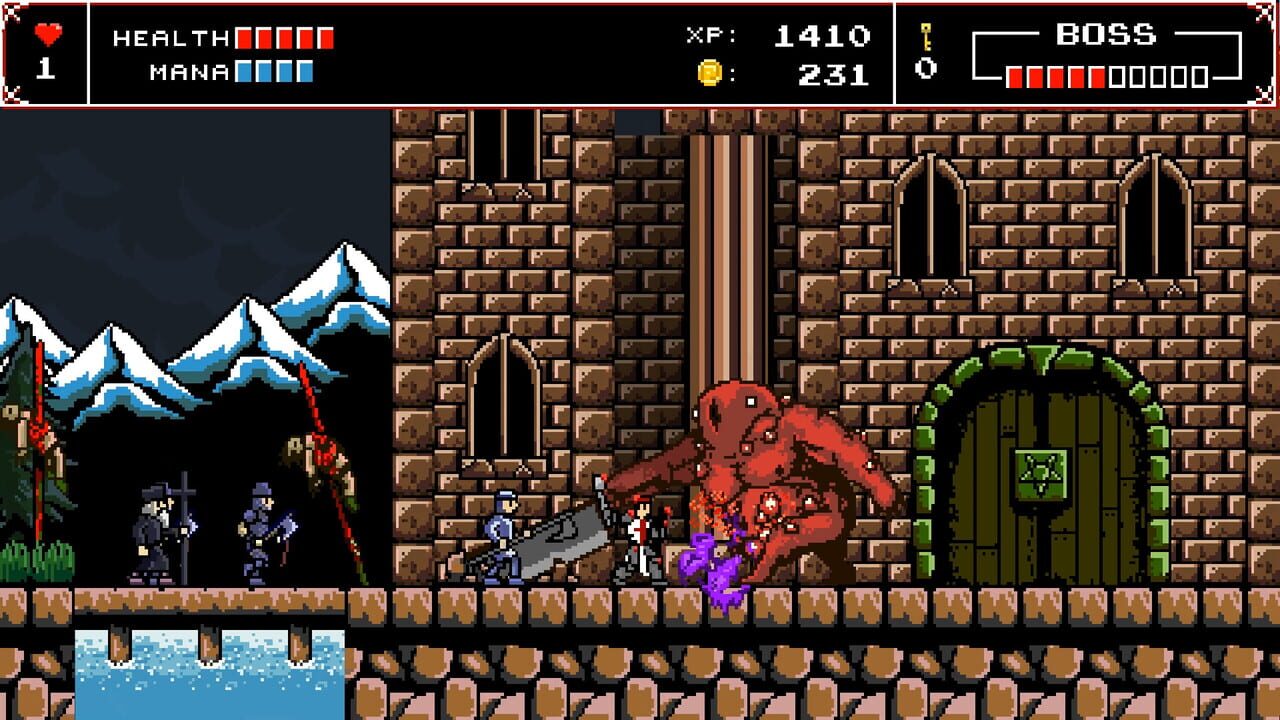Click the blue MANA bar segments
Viewport: 1280px width, 720px height.
[x=271, y=73]
